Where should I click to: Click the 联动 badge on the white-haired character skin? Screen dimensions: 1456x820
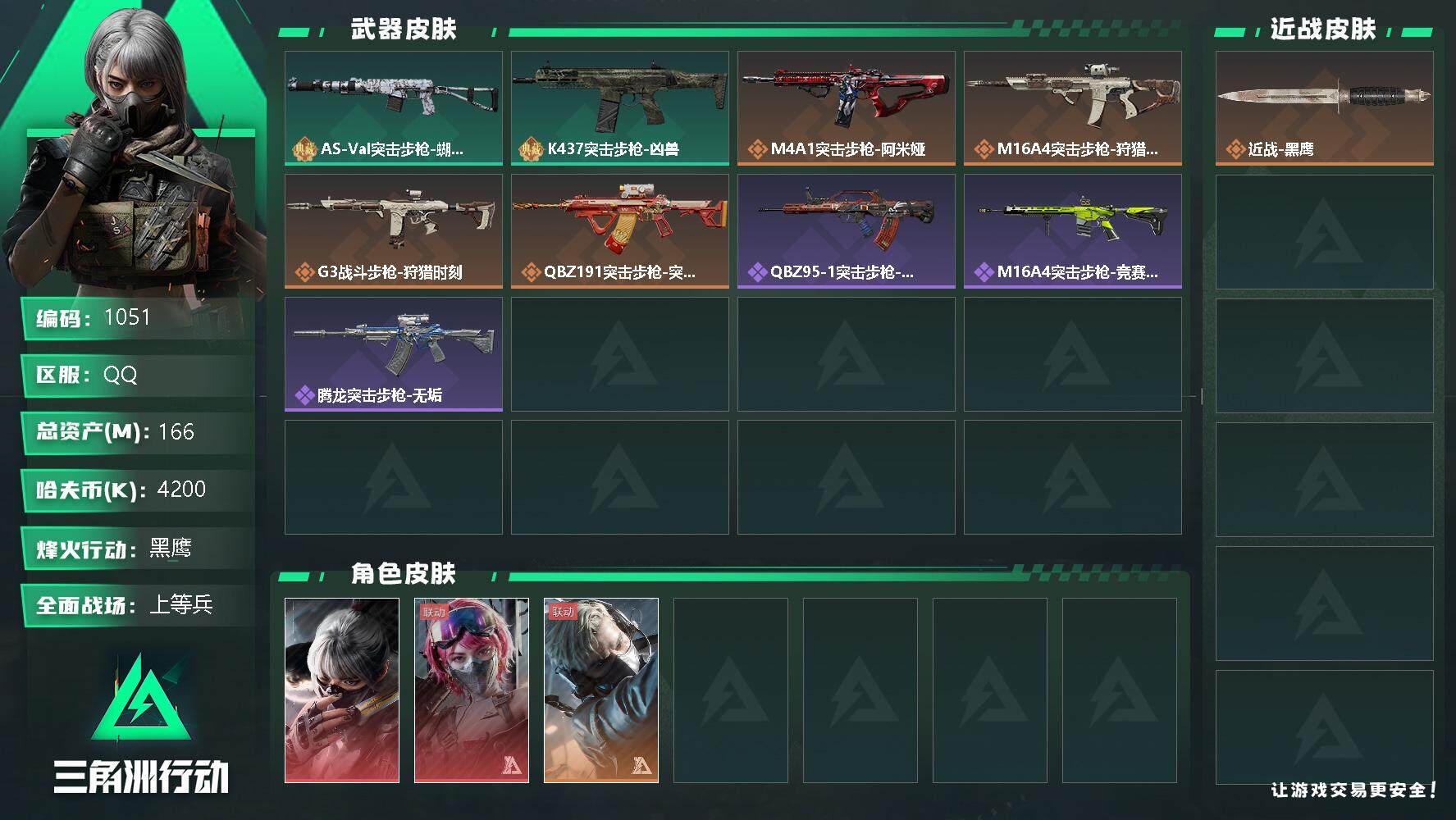[x=564, y=610]
